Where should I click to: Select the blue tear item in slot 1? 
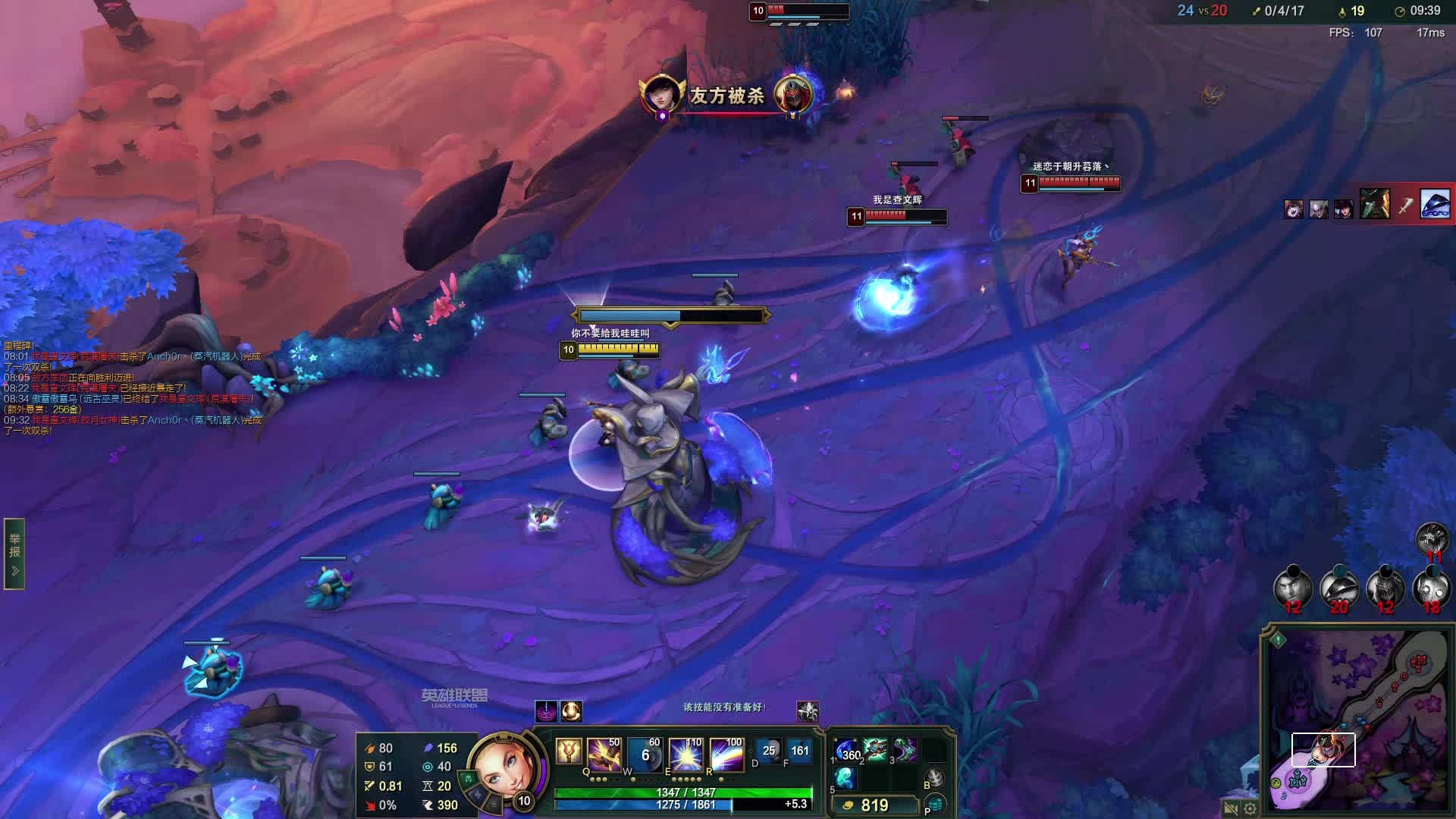[x=846, y=751]
